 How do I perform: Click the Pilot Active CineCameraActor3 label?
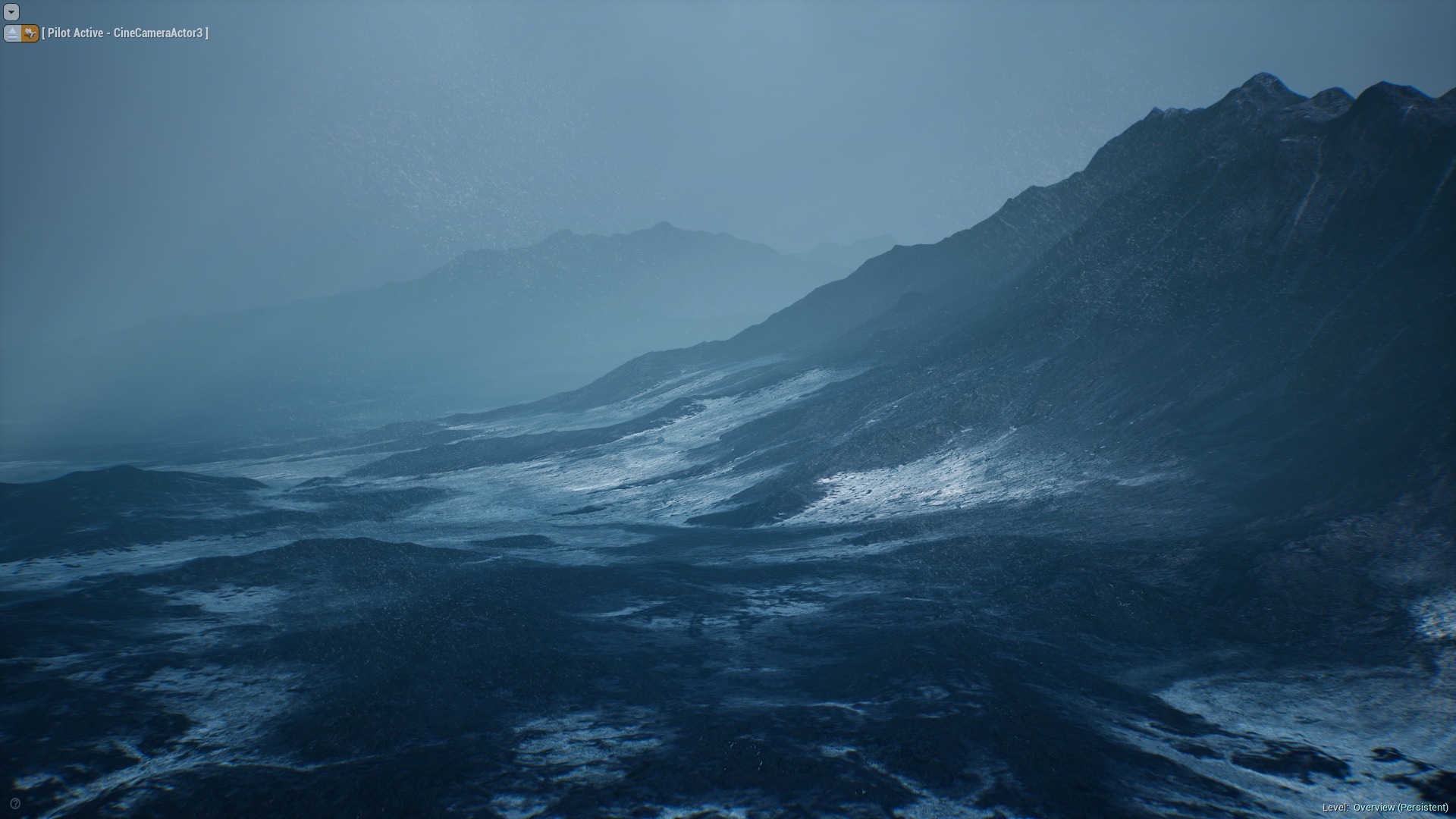125,33
